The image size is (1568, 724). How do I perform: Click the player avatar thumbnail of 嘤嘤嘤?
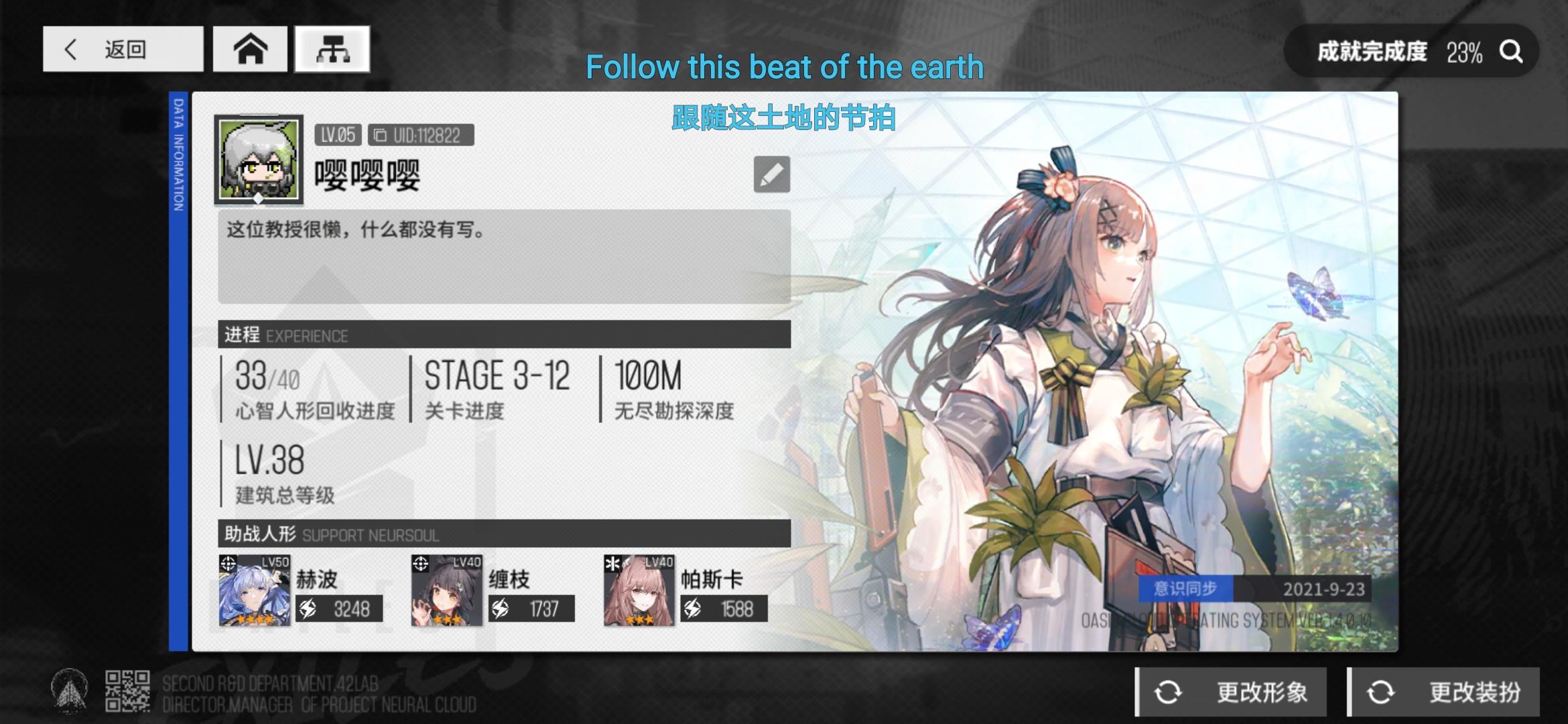(257, 161)
